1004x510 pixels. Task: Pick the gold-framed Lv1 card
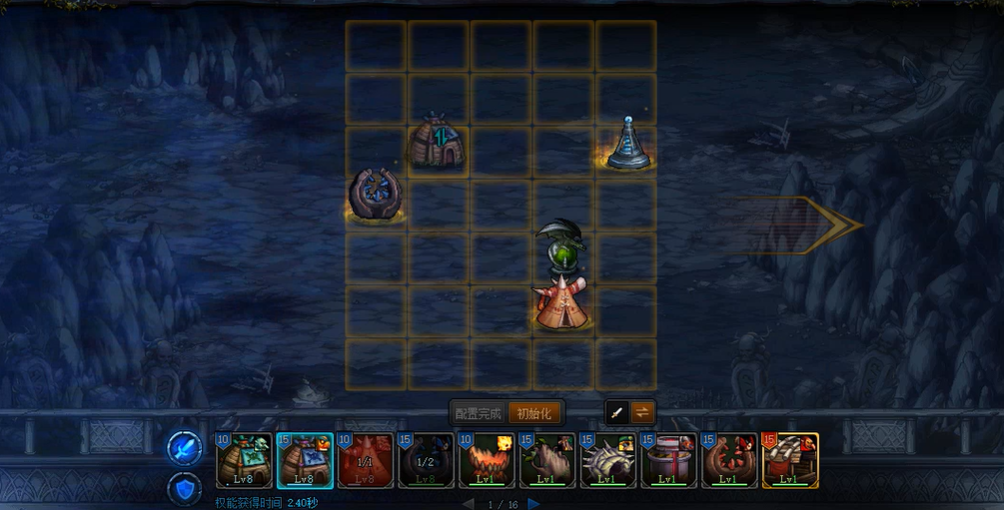tap(790, 460)
